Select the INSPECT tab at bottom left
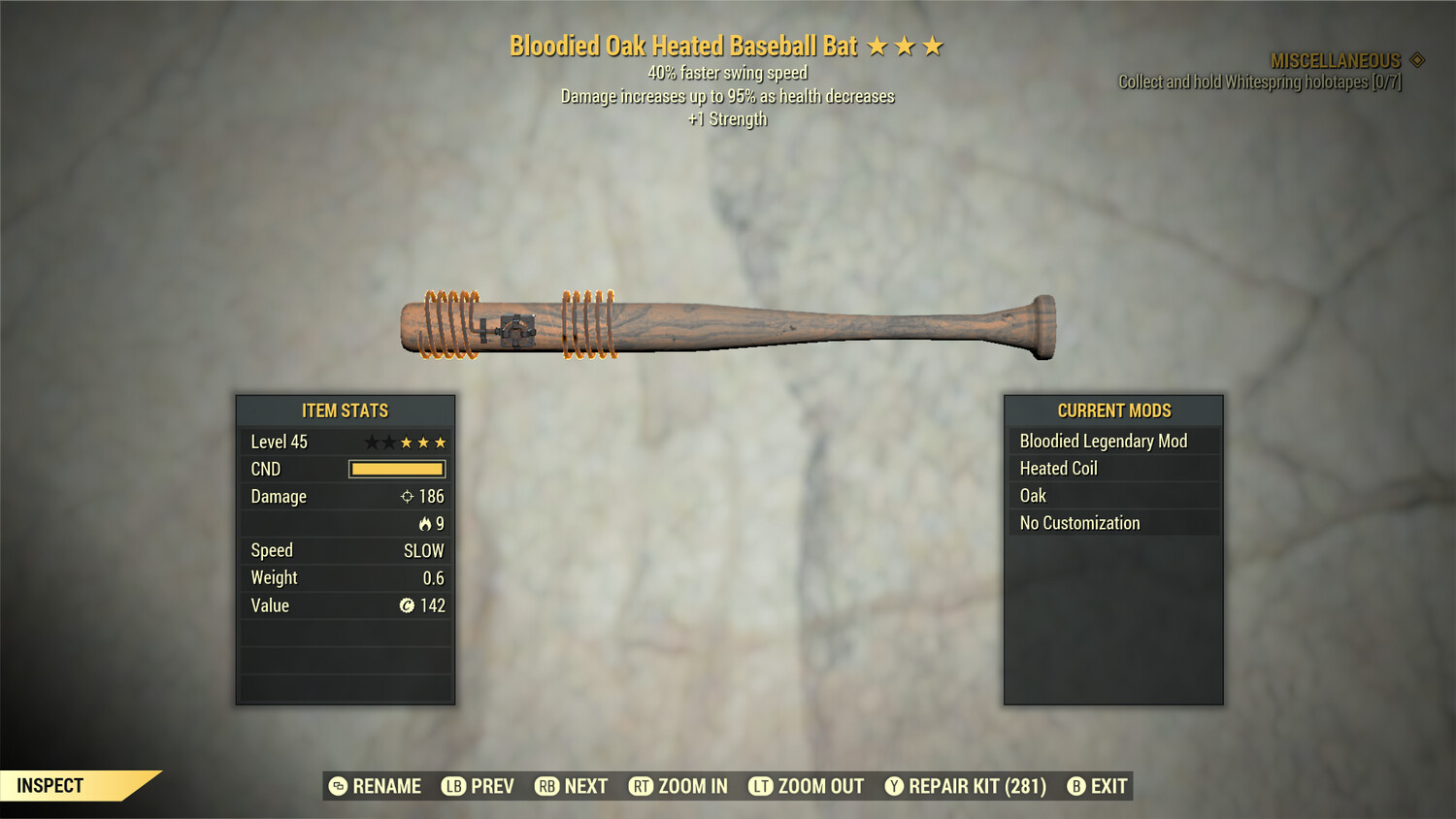1456x819 pixels. click(x=50, y=785)
